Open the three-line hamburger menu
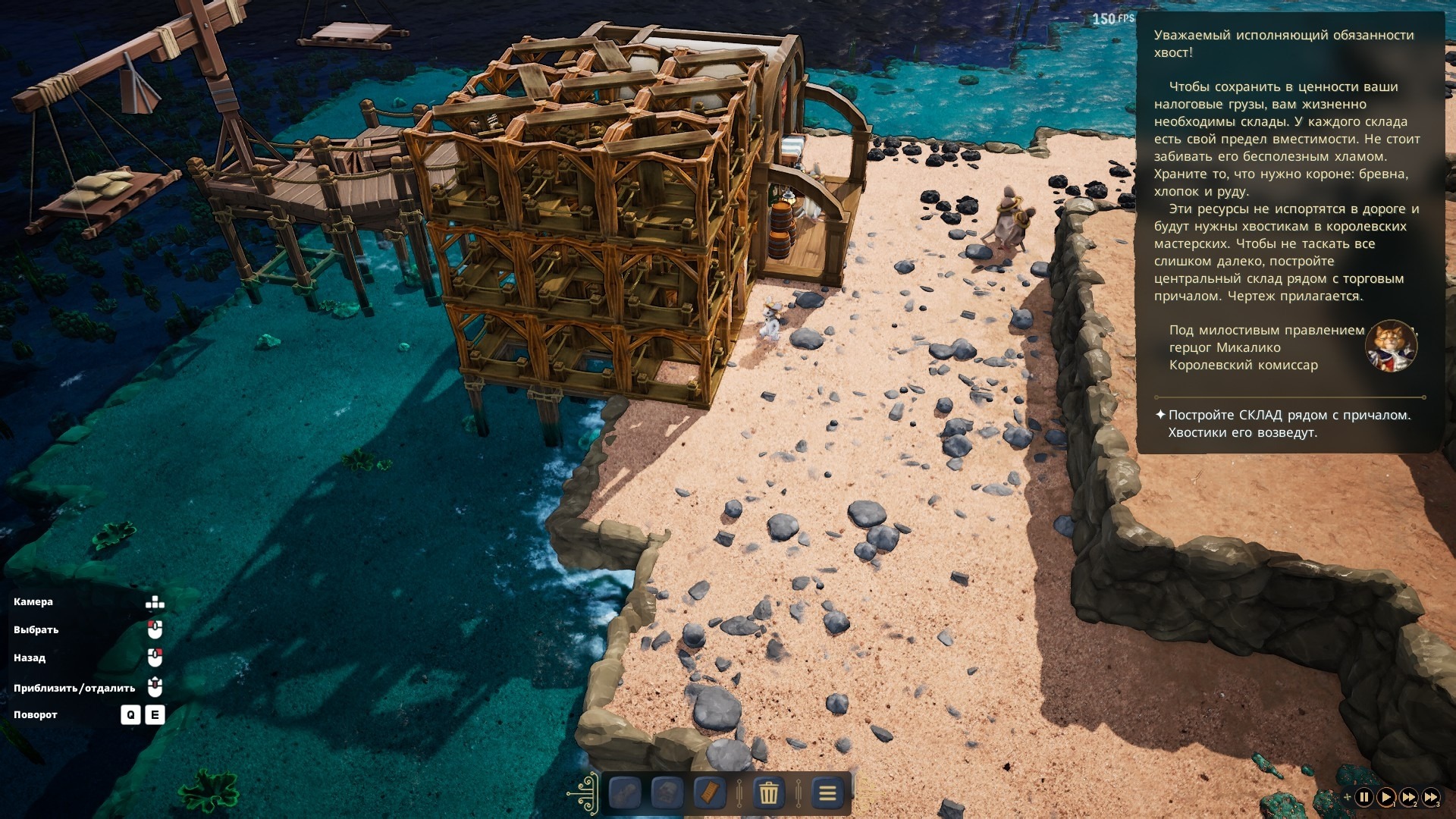Viewport: 1456px width, 819px height. tap(827, 793)
